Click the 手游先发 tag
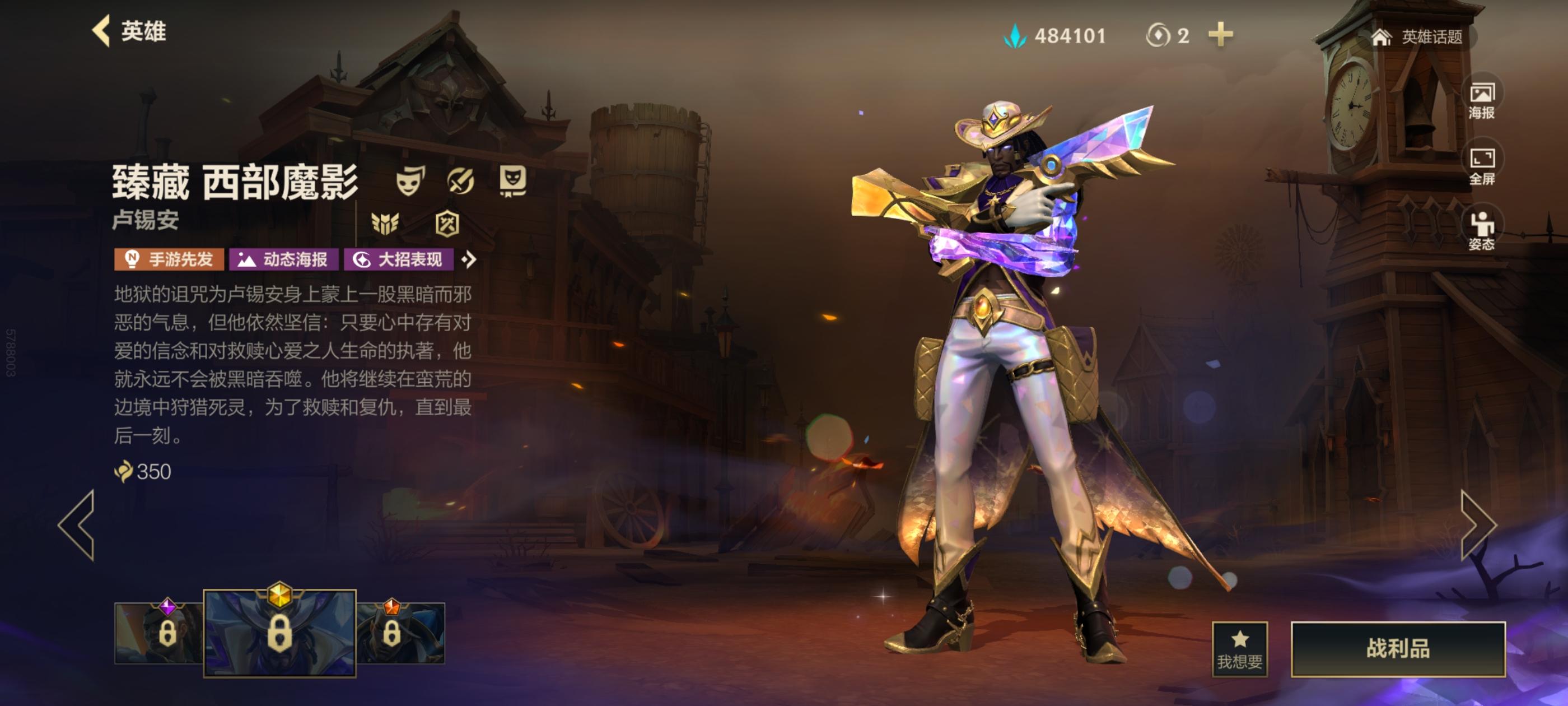The image size is (1568, 706). (x=169, y=259)
